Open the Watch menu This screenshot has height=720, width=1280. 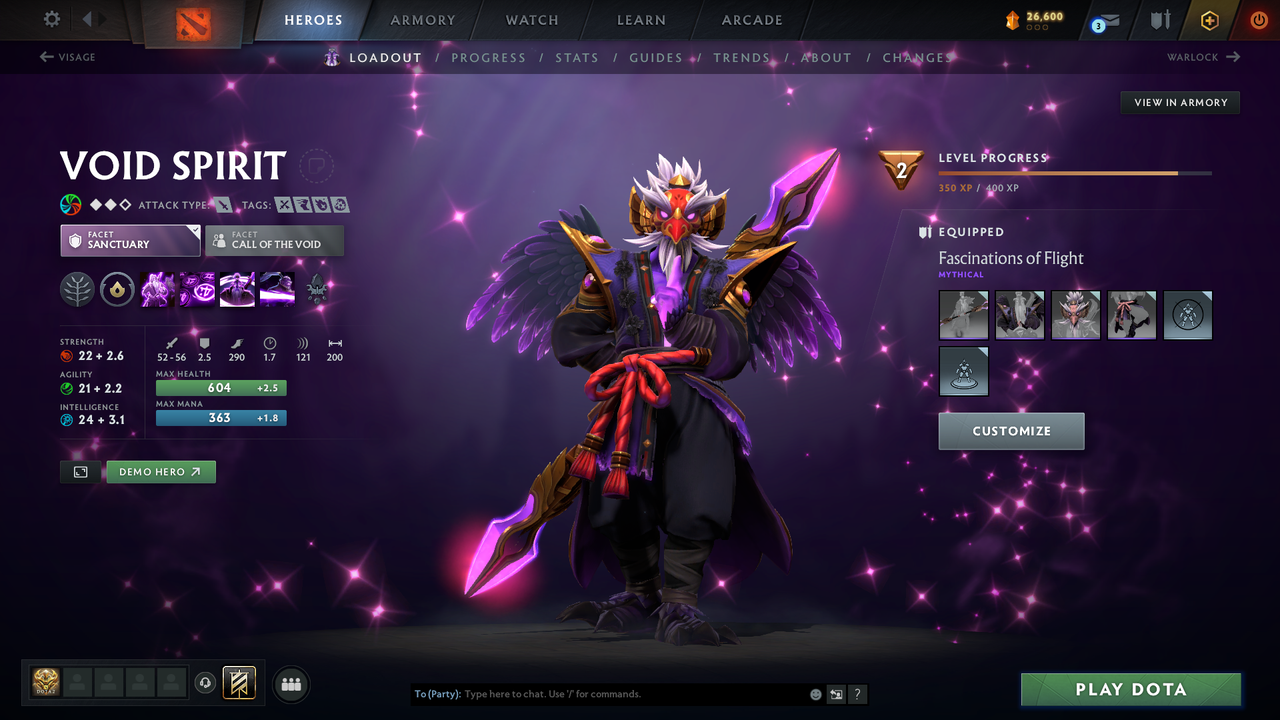click(531, 20)
